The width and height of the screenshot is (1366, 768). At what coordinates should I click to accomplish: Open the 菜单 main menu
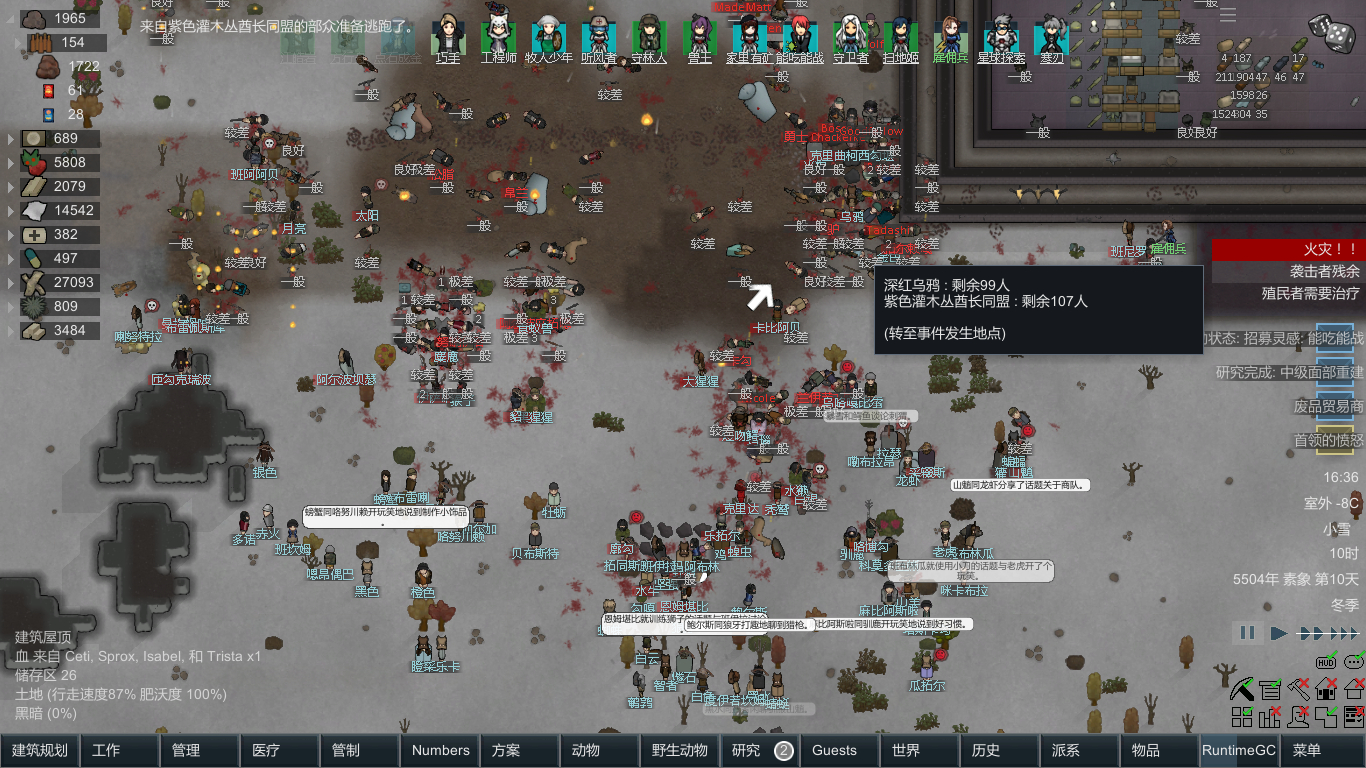coord(1319,750)
